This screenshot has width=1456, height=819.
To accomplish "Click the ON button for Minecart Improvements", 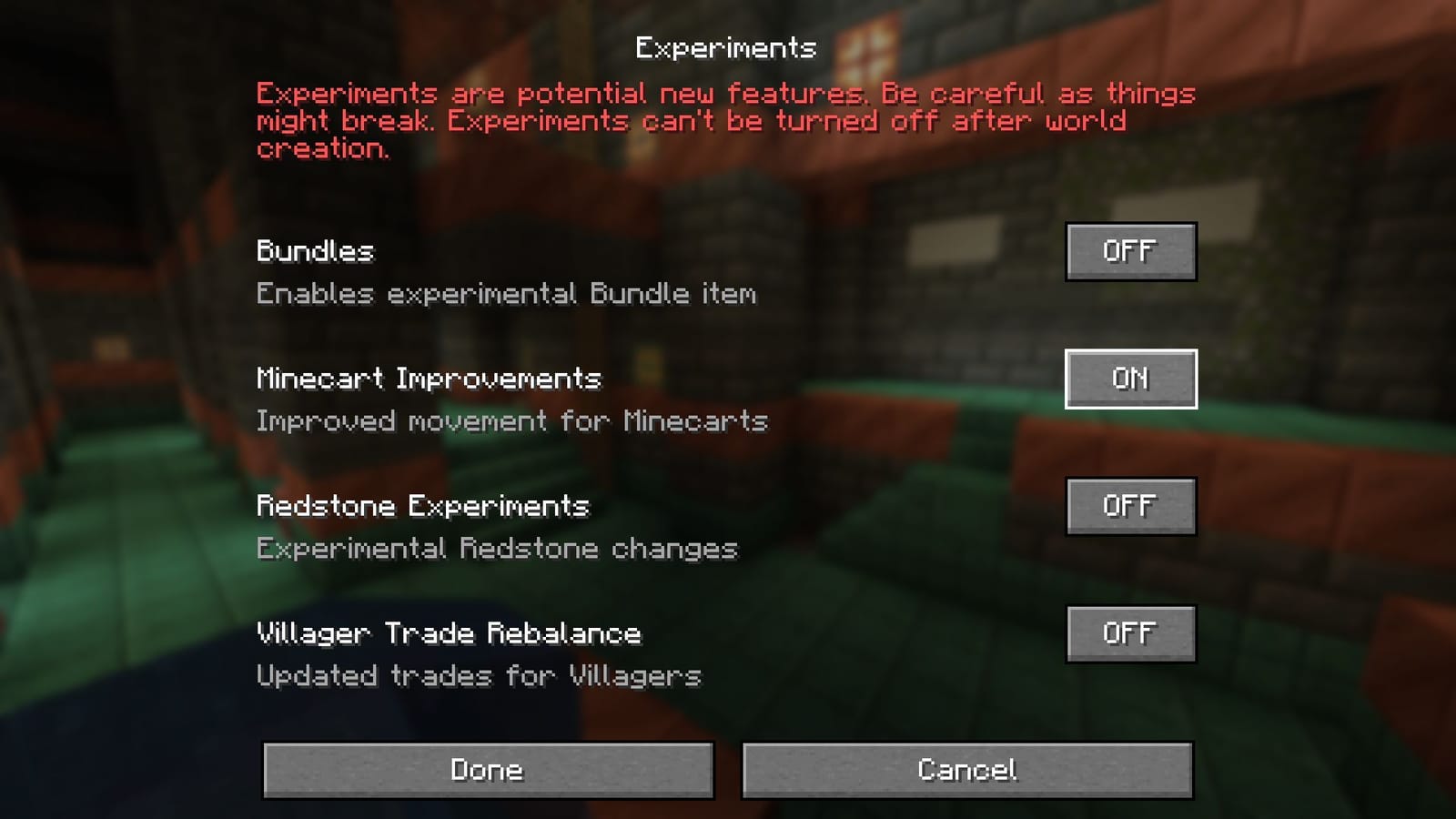I will click(1130, 379).
